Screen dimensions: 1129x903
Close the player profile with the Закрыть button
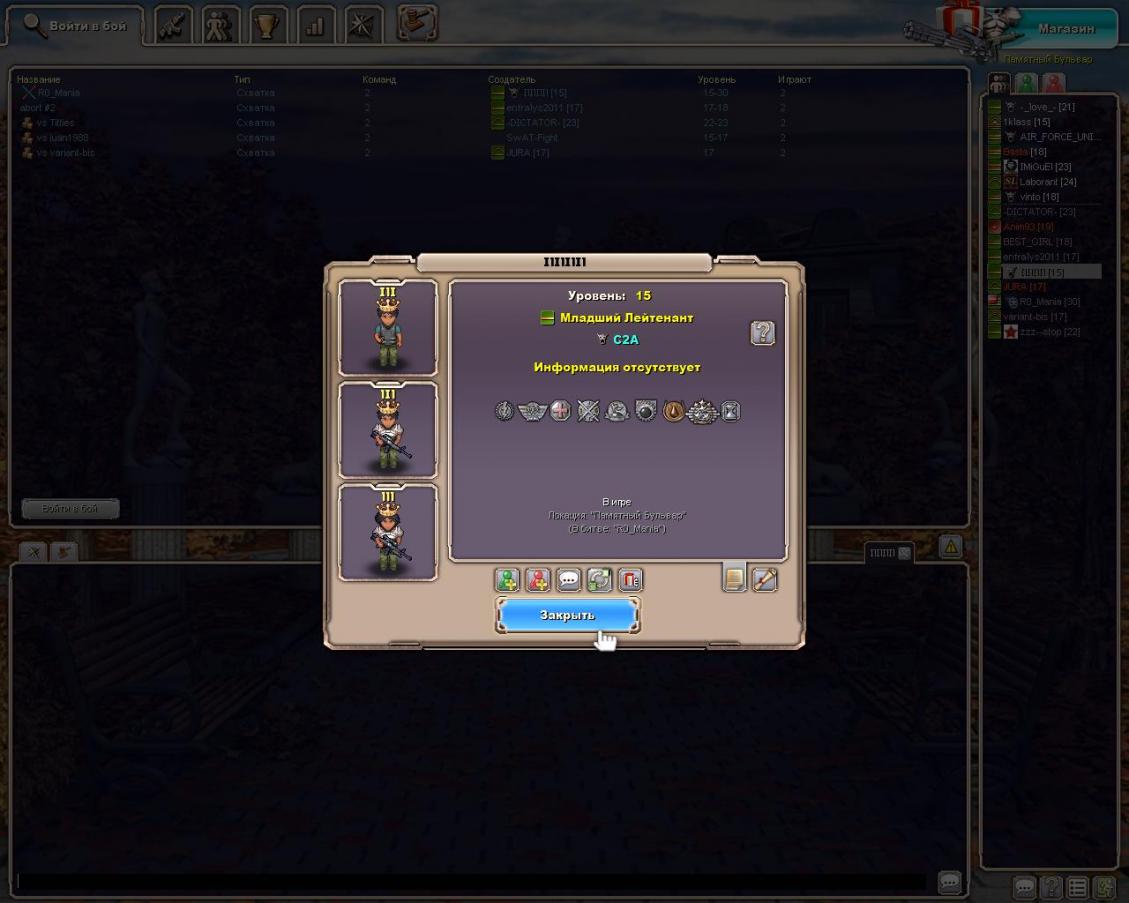(567, 615)
